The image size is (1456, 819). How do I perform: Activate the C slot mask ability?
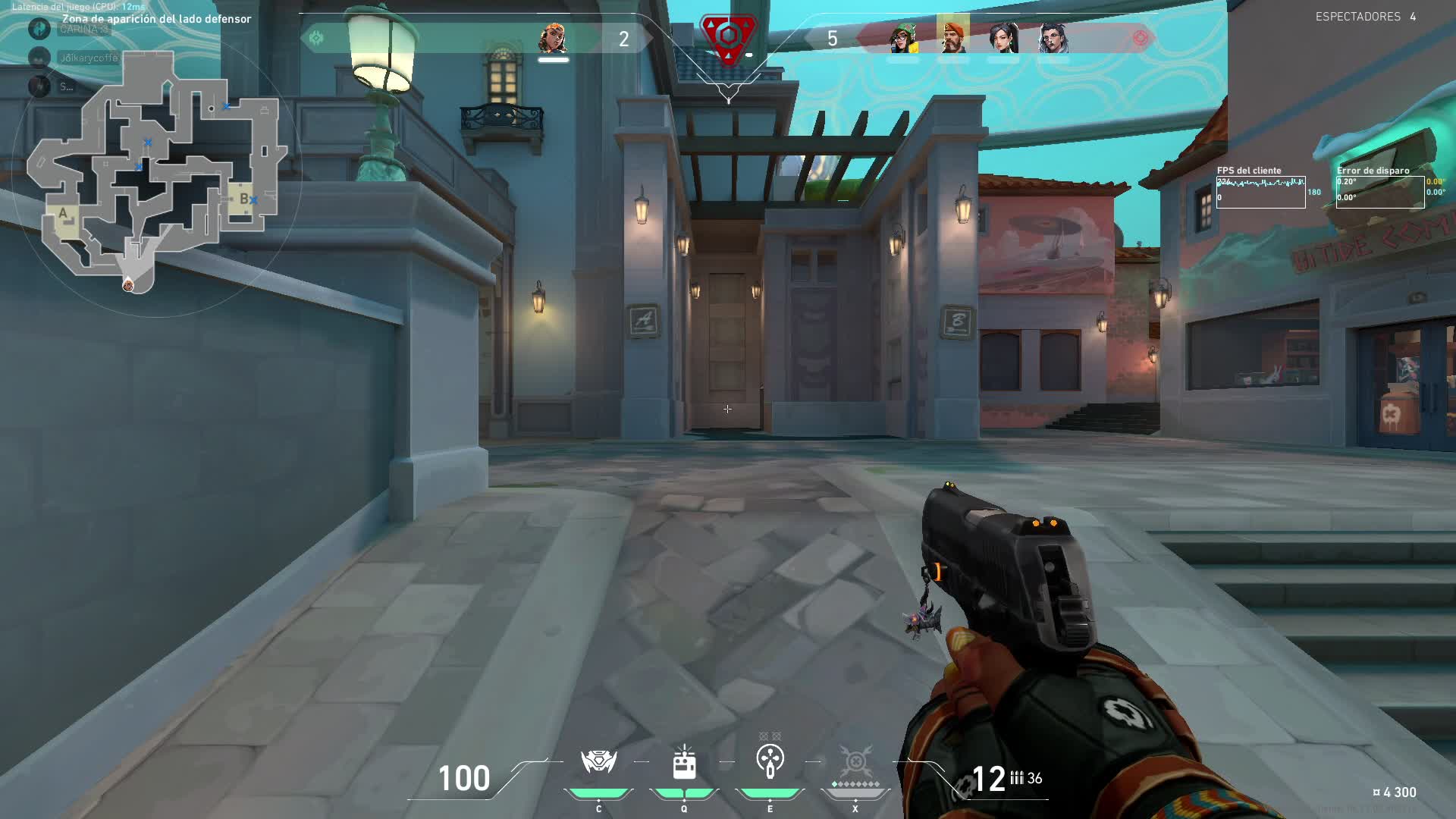[598, 763]
